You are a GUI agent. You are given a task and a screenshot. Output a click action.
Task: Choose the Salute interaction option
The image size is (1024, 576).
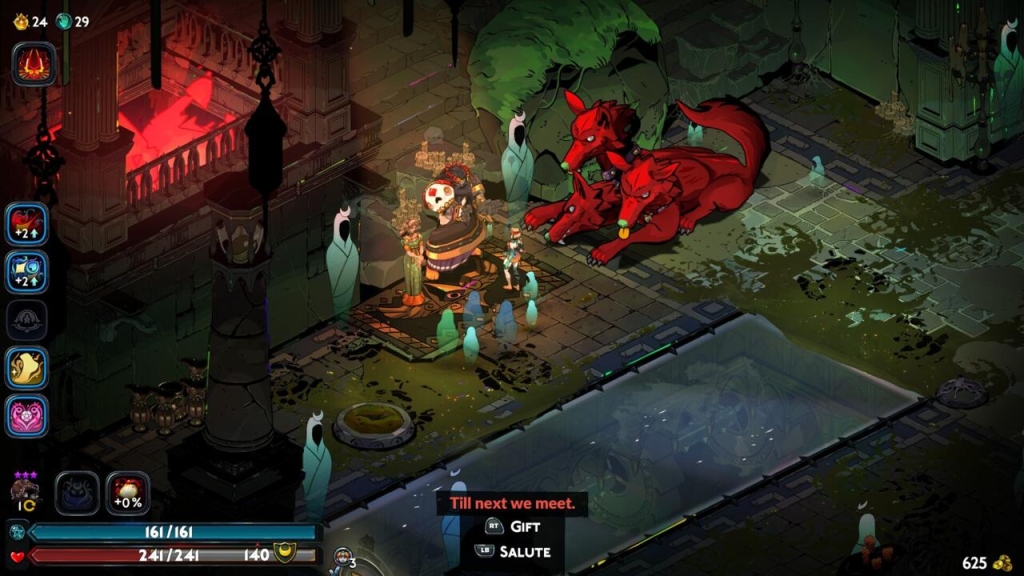515,551
